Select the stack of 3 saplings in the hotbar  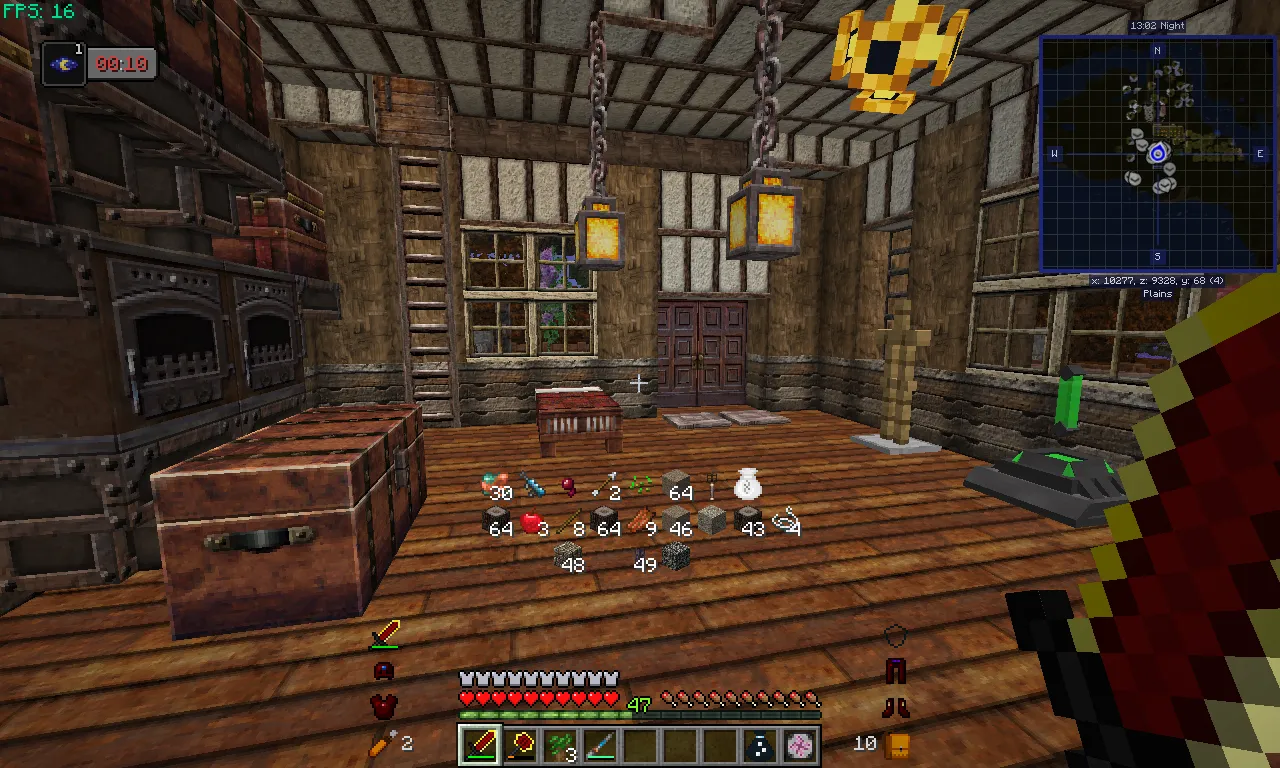(x=559, y=744)
